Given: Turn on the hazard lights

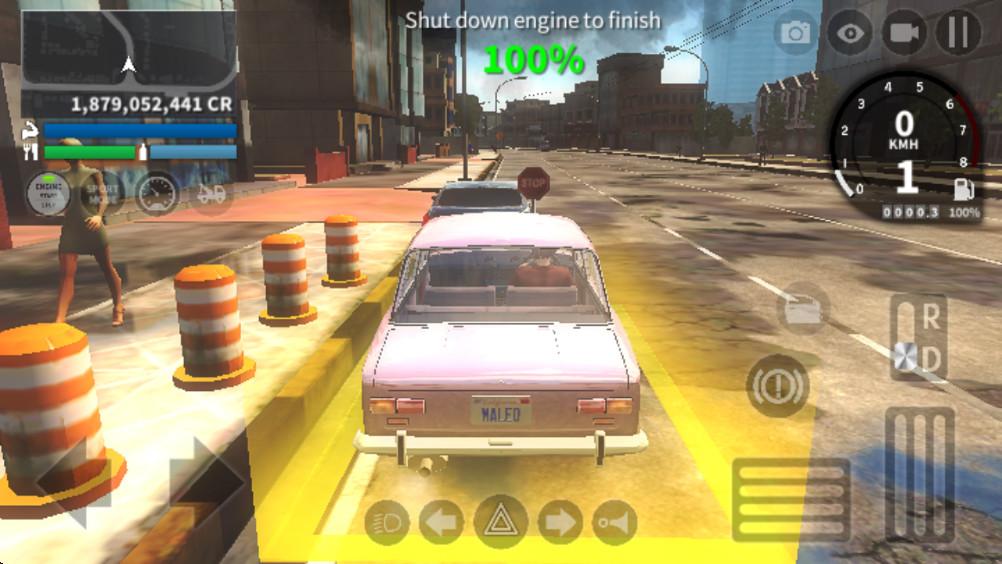Looking at the screenshot, I should point(500,521).
